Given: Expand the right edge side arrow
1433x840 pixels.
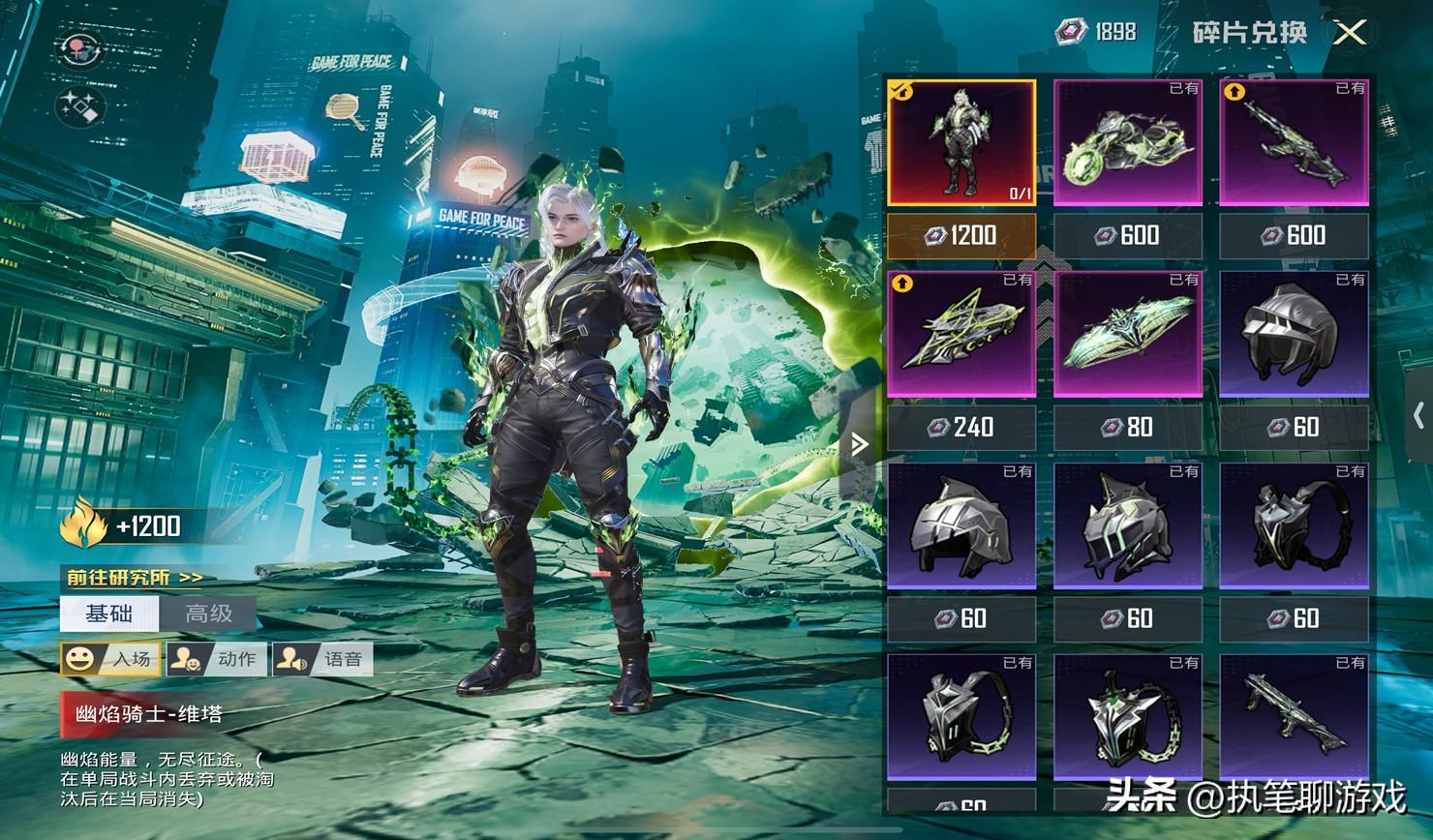Looking at the screenshot, I should [1418, 416].
